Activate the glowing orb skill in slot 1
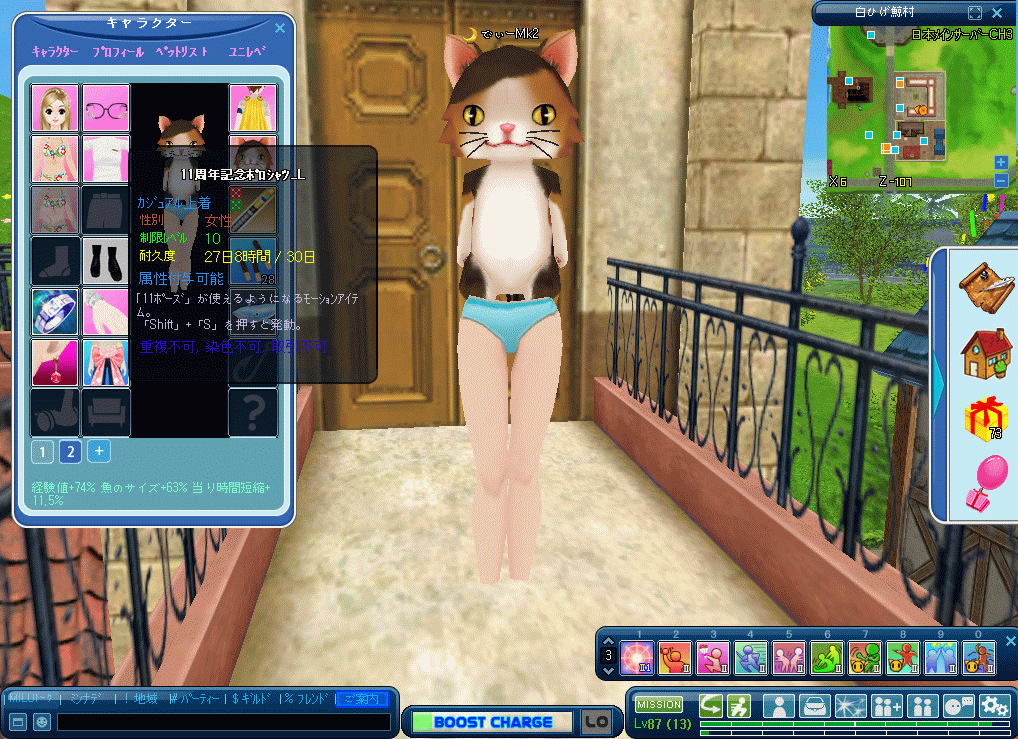The width and height of the screenshot is (1018, 739). (637, 658)
